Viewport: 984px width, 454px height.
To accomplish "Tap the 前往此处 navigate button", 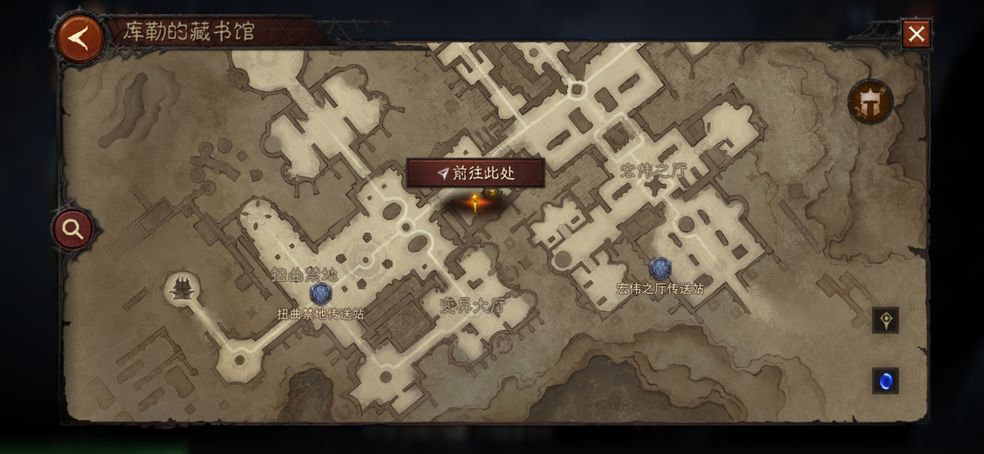I will (x=476, y=173).
